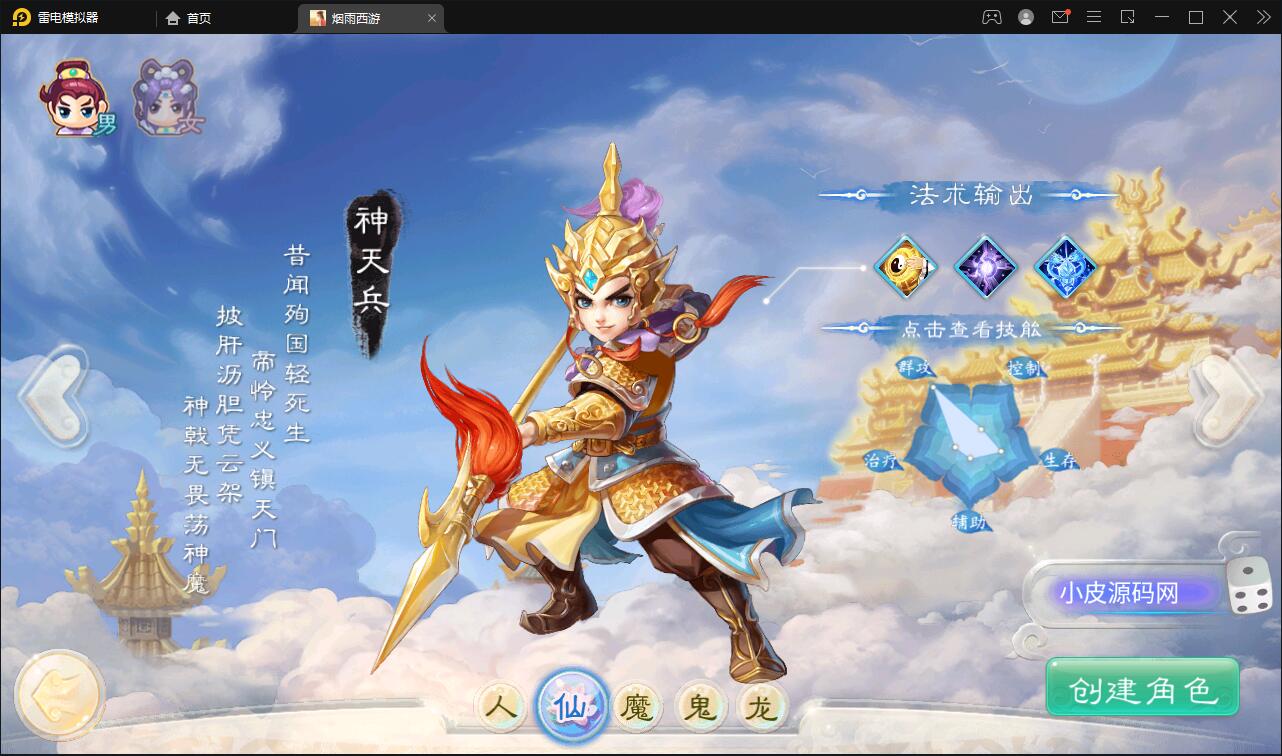The width and height of the screenshot is (1282, 756).
Task: Open LDPlayer's gamepad controls icon
Action: coord(989,17)
